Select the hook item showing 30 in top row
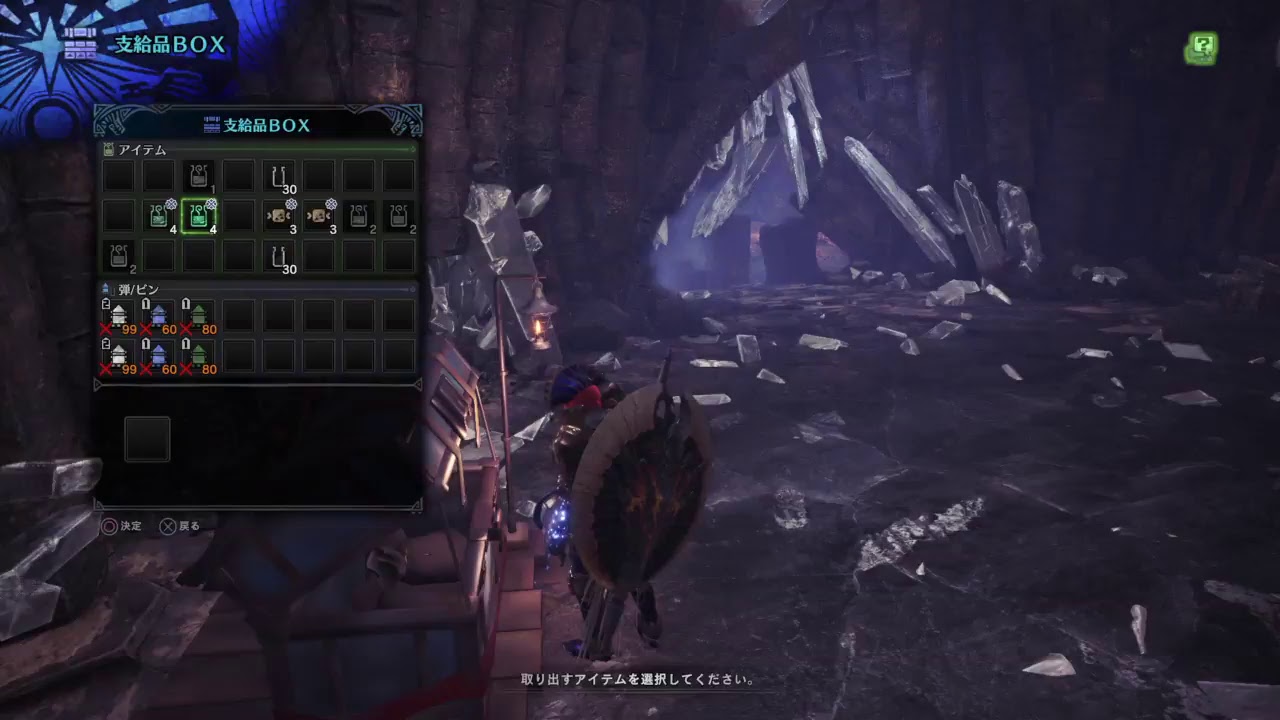 click(x=279, y=176)
